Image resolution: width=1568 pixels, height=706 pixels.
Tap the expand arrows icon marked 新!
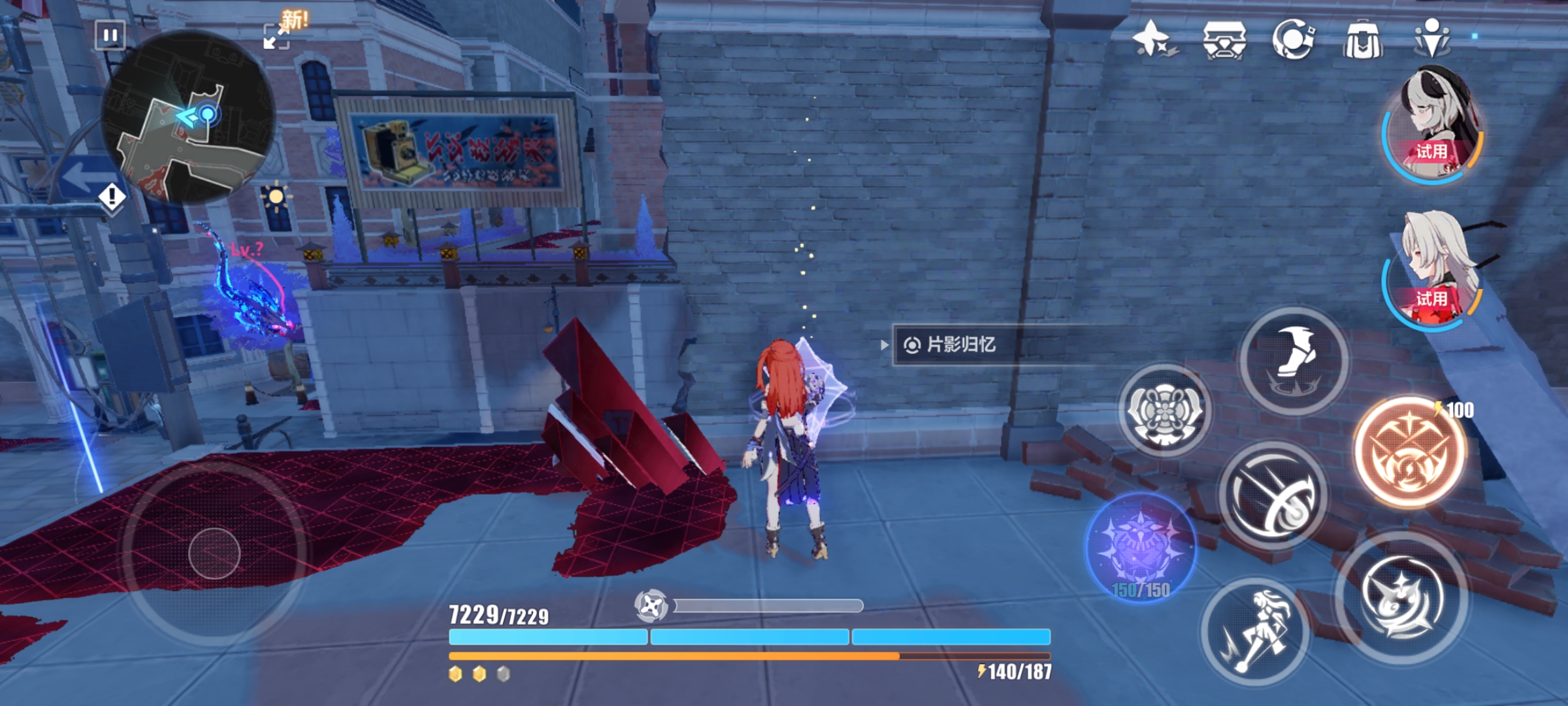277,36
